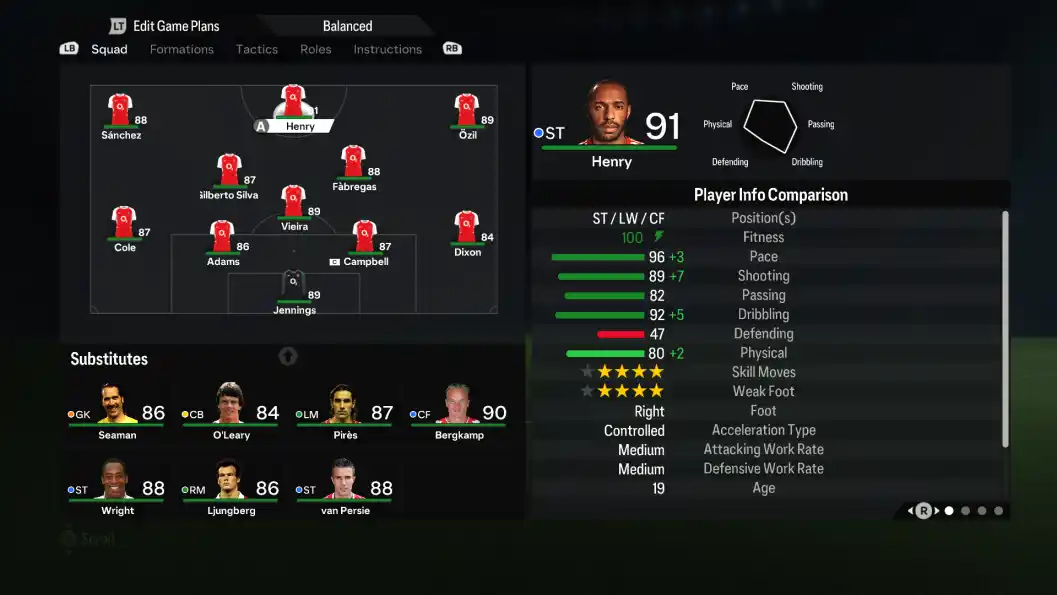Go to the Roles tab
Viewport: 1057px width, 595px height.
click(x=315, y=49)
